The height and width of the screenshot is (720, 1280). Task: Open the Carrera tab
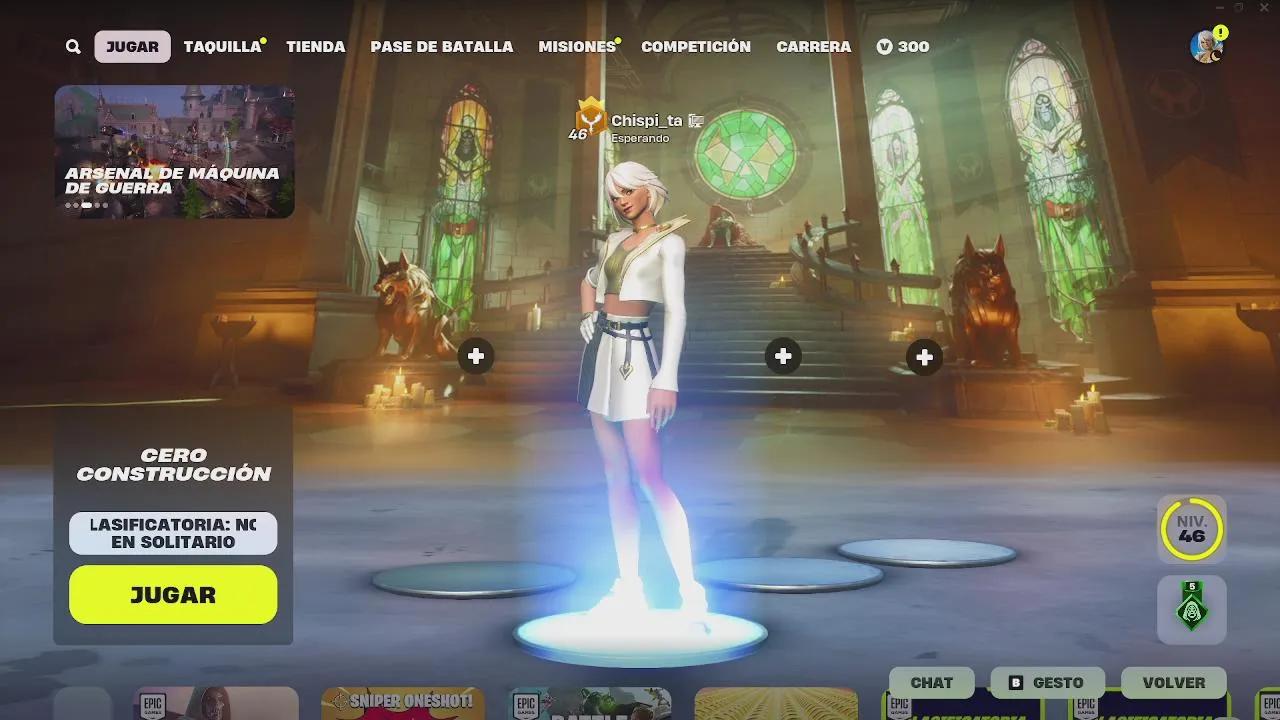click(813, 47)
